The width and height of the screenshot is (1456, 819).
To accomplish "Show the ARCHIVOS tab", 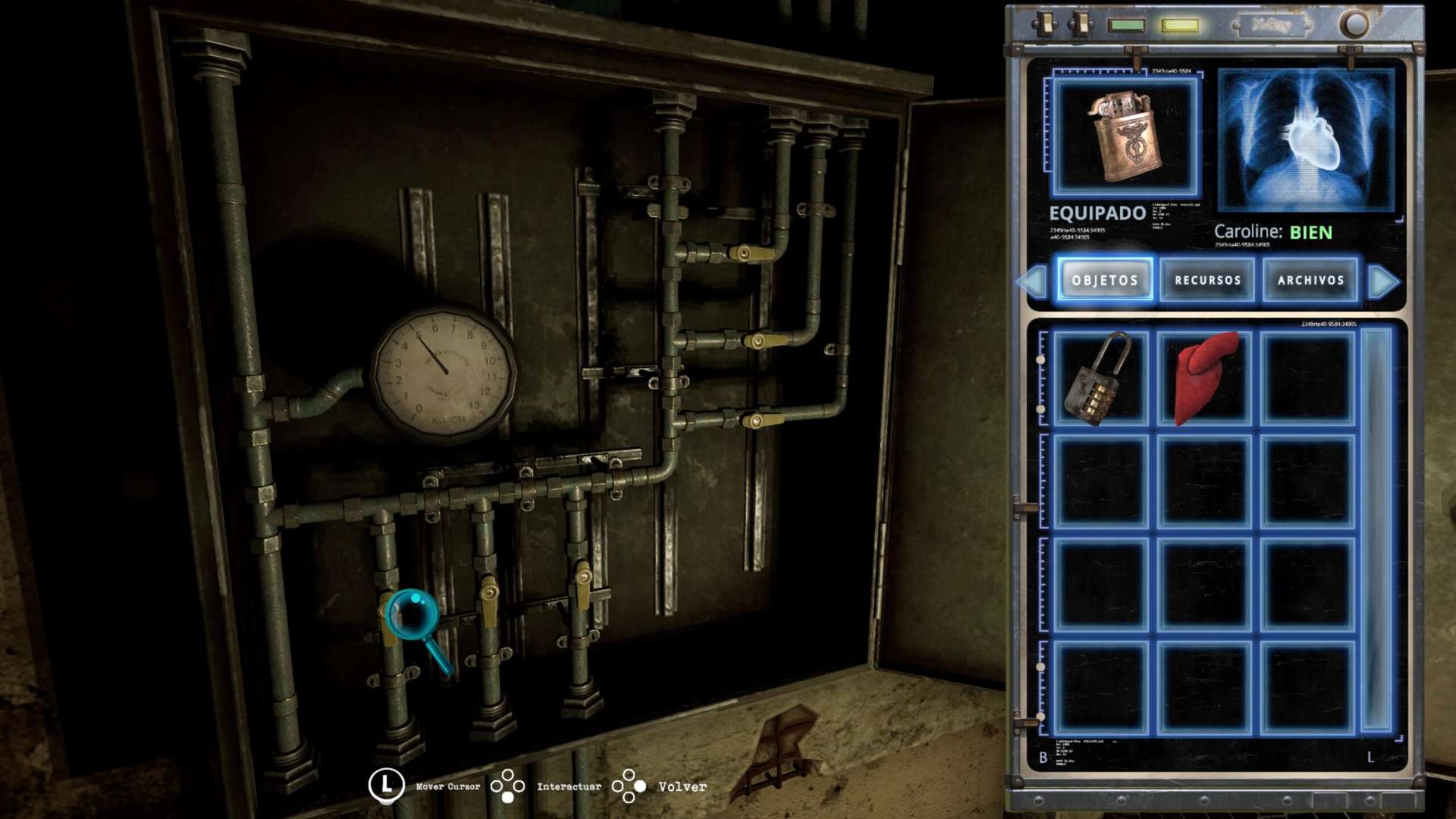I will (x=1310, y=280).
